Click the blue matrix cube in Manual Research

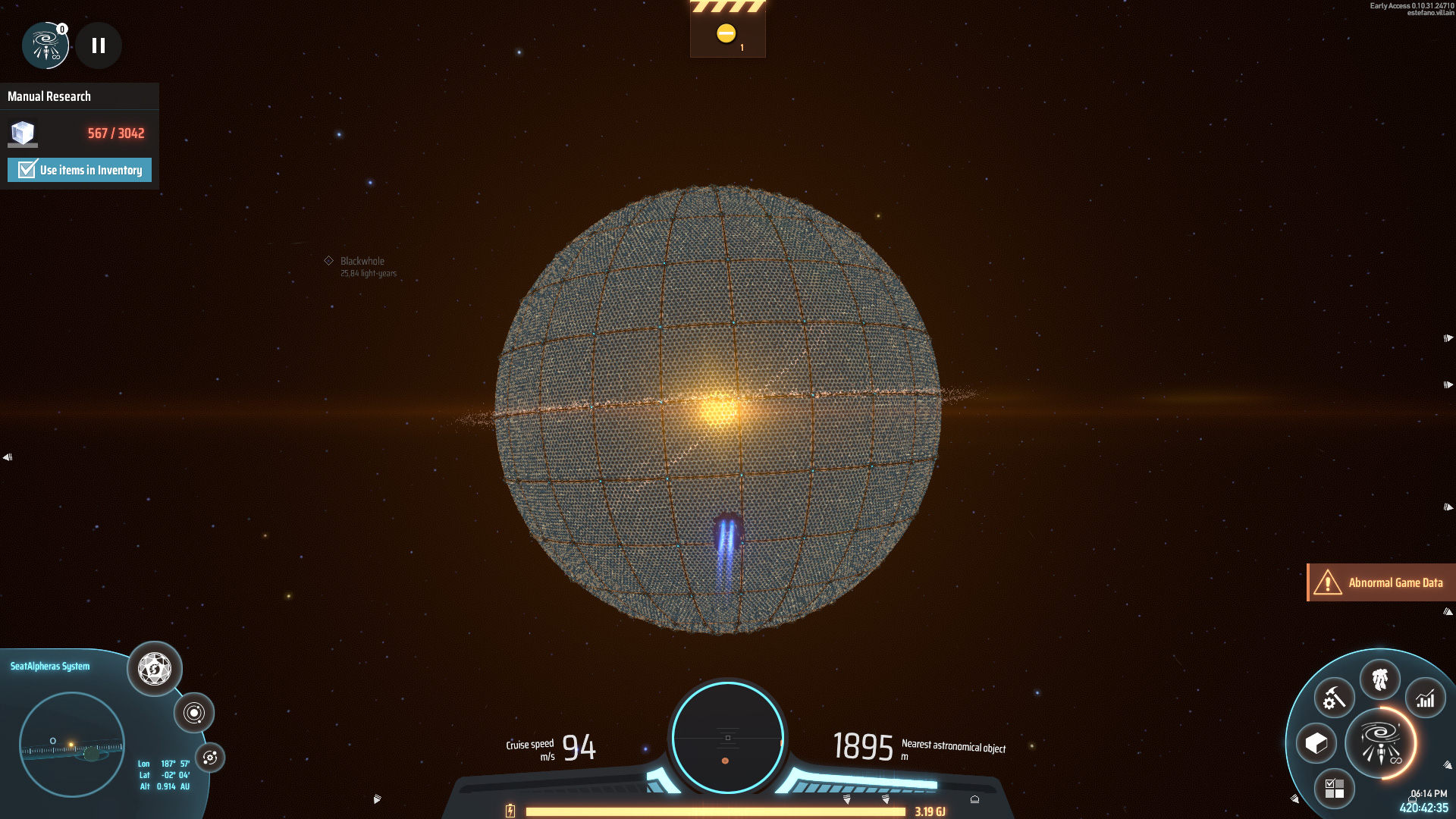(23, 133)
